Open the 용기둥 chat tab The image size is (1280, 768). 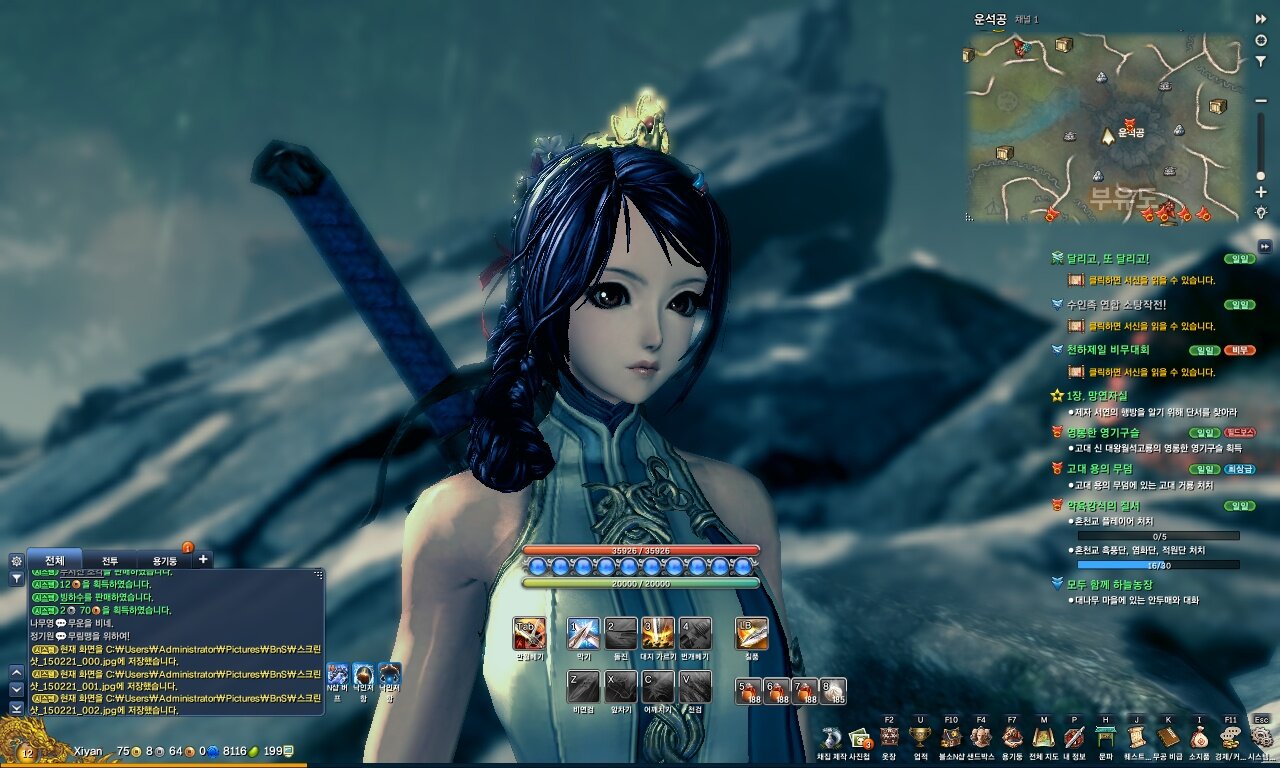coord(163,560)
